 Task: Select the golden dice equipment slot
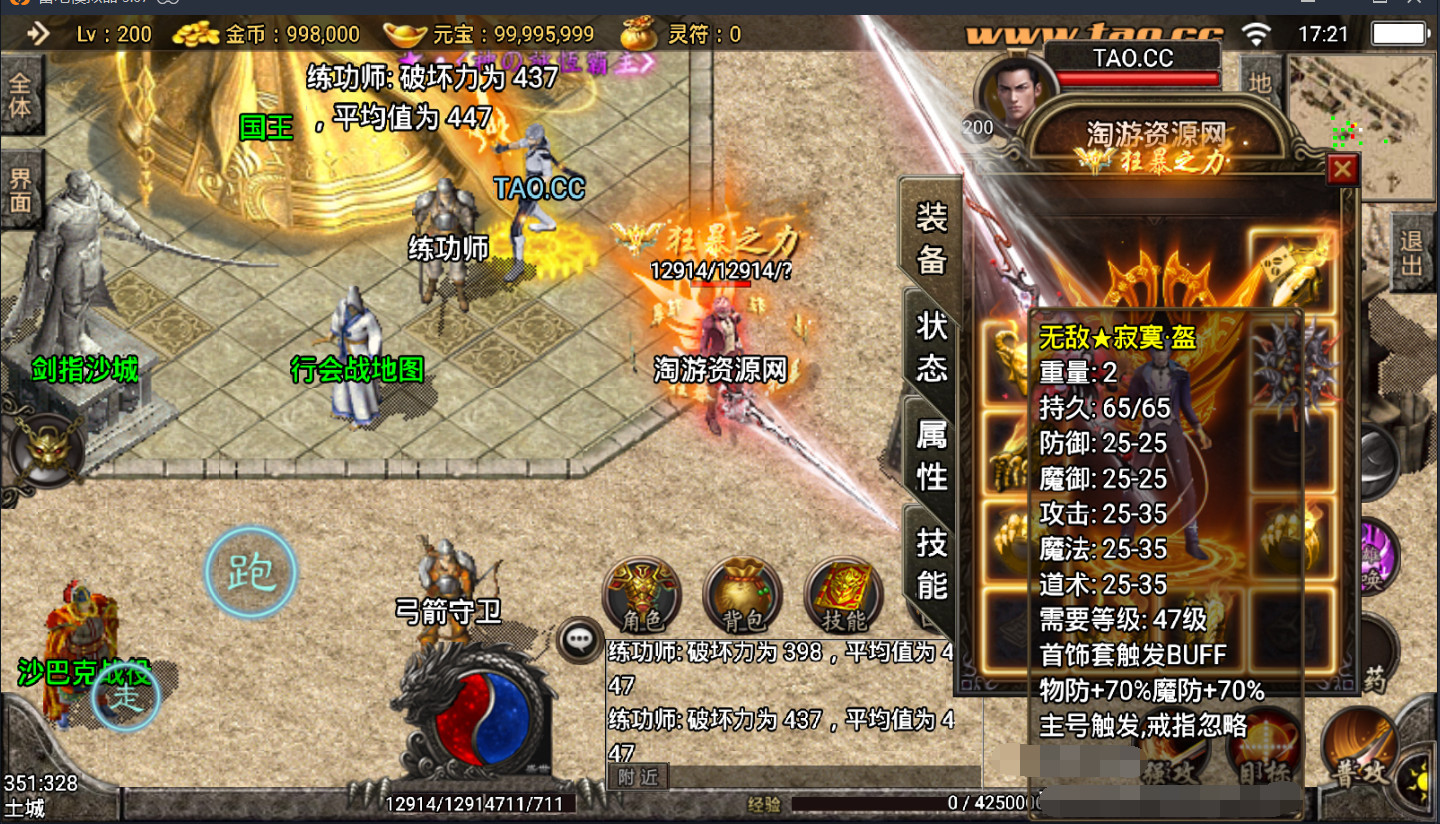(x=1293, y=267)
